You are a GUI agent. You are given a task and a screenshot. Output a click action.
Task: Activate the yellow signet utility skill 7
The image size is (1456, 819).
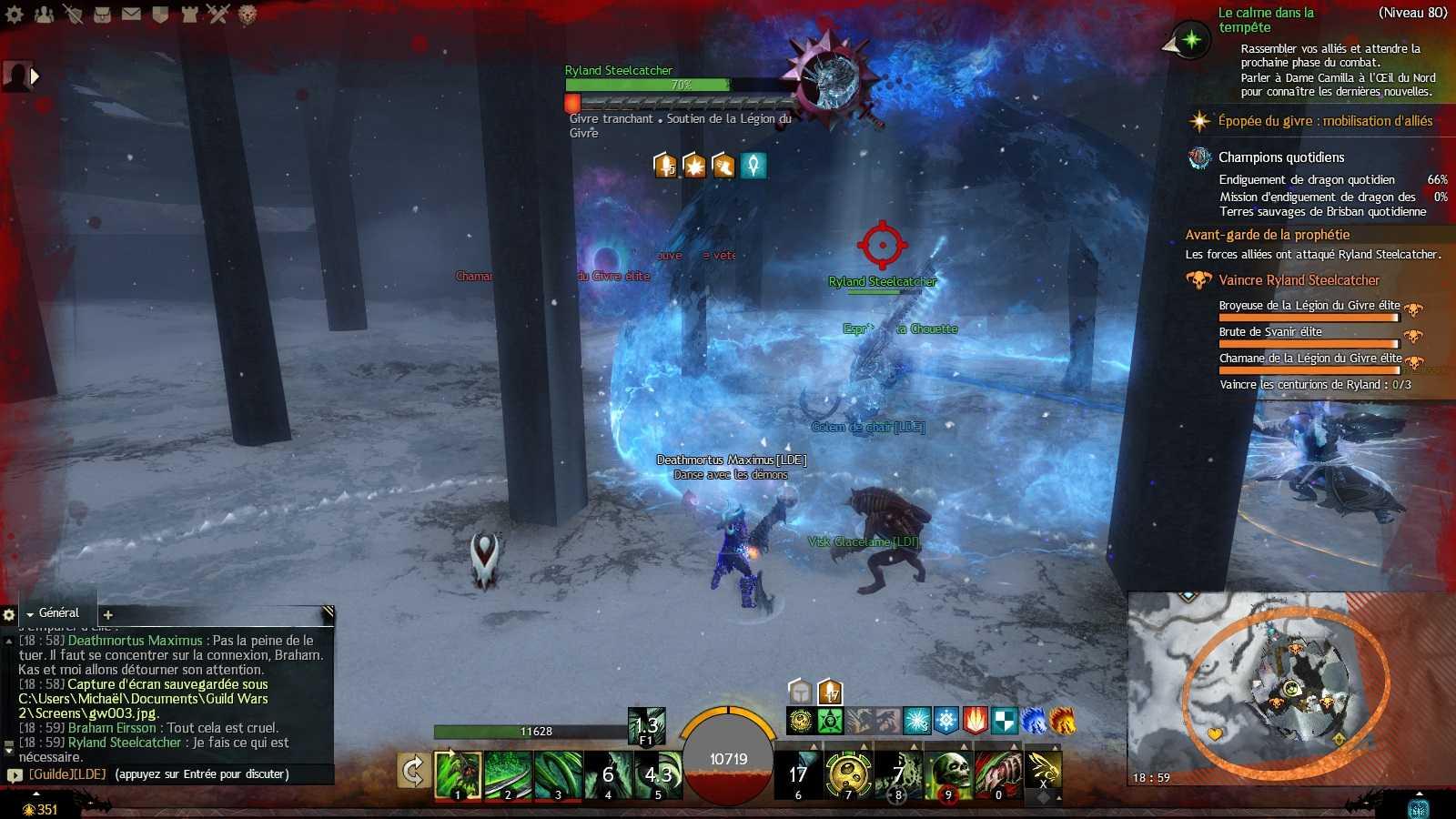(848, 774)
